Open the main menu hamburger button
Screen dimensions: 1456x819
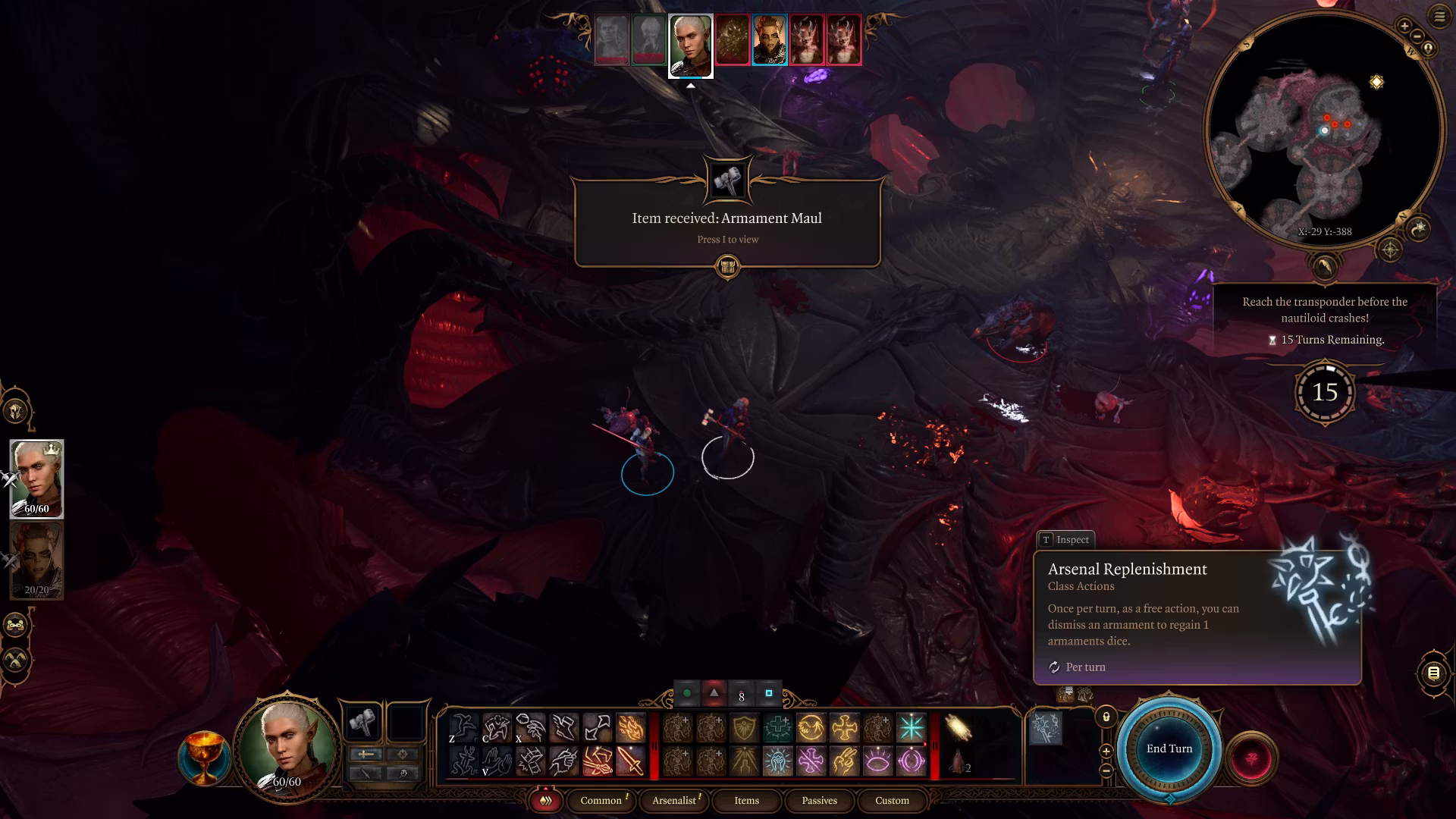pos(1439,17)
